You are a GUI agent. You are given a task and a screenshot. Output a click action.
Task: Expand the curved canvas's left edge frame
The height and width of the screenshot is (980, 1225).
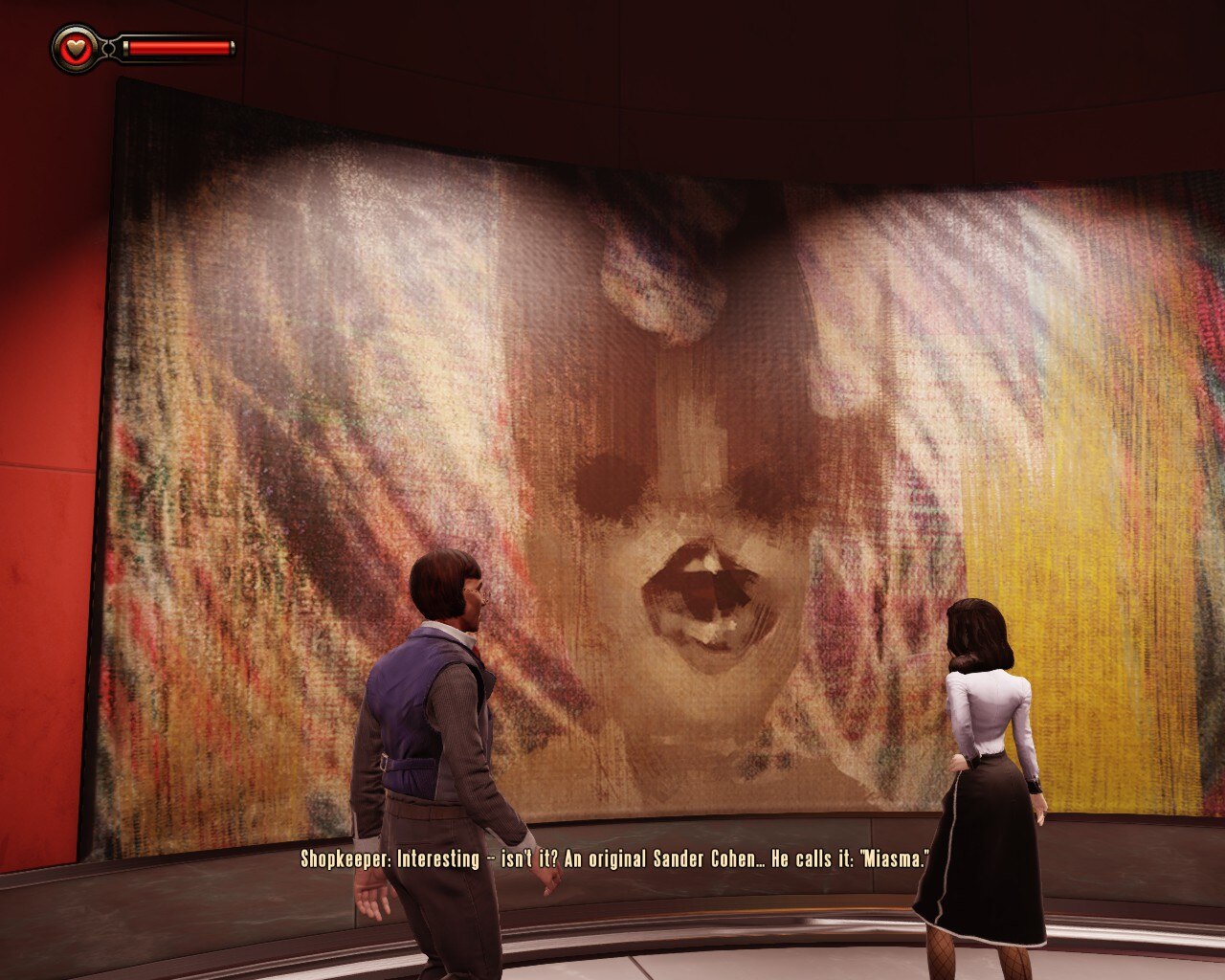pos(105,479)
